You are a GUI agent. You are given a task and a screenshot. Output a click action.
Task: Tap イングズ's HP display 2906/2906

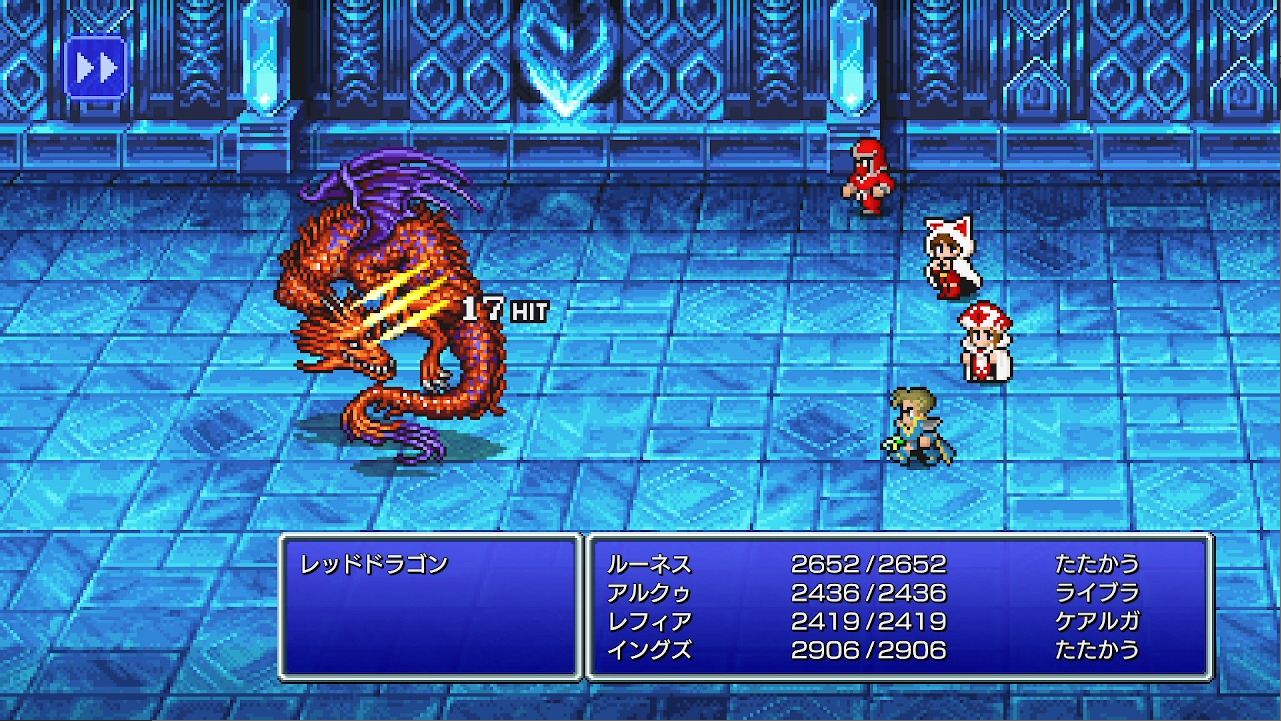[x=868, y=650]
